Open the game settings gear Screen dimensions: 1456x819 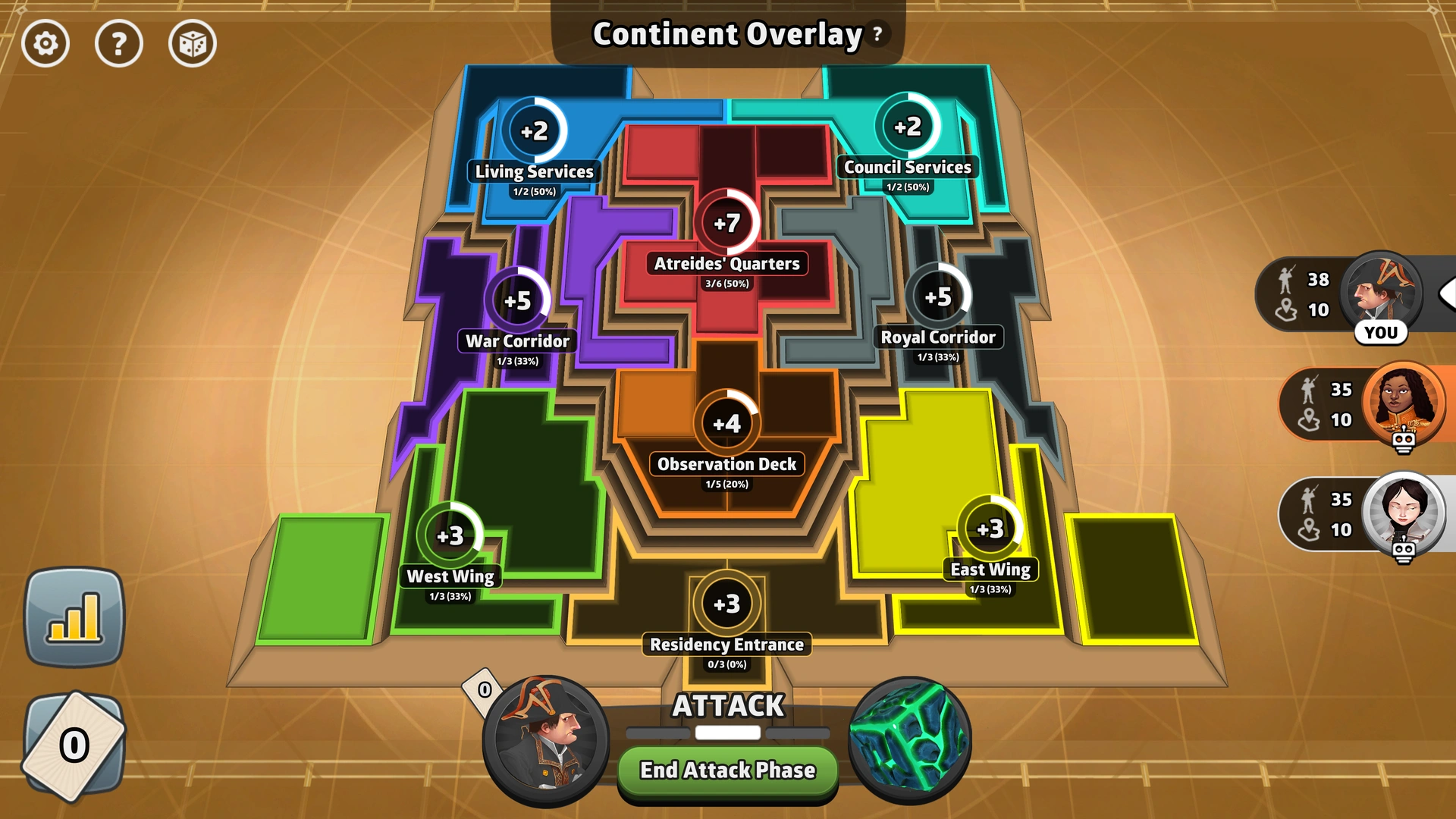(x=45, y=44)
